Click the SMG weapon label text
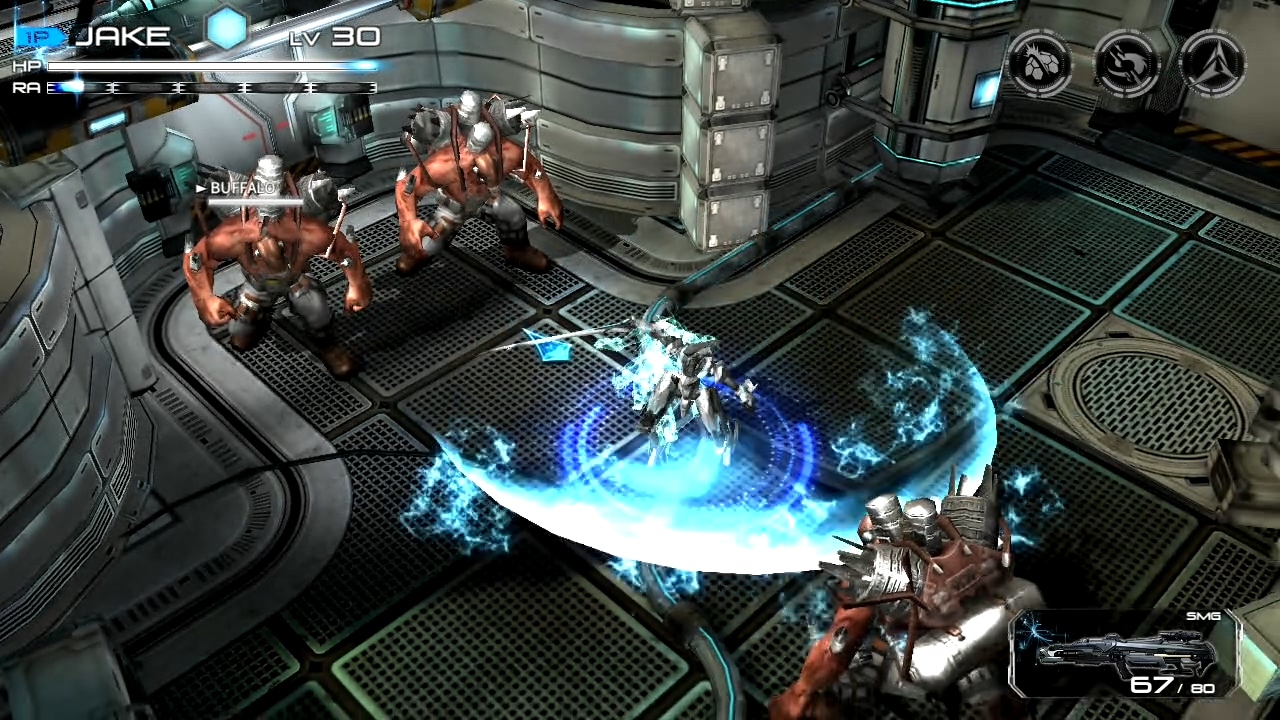This screenshot has width=1280, height=720. pos(1204,617)
